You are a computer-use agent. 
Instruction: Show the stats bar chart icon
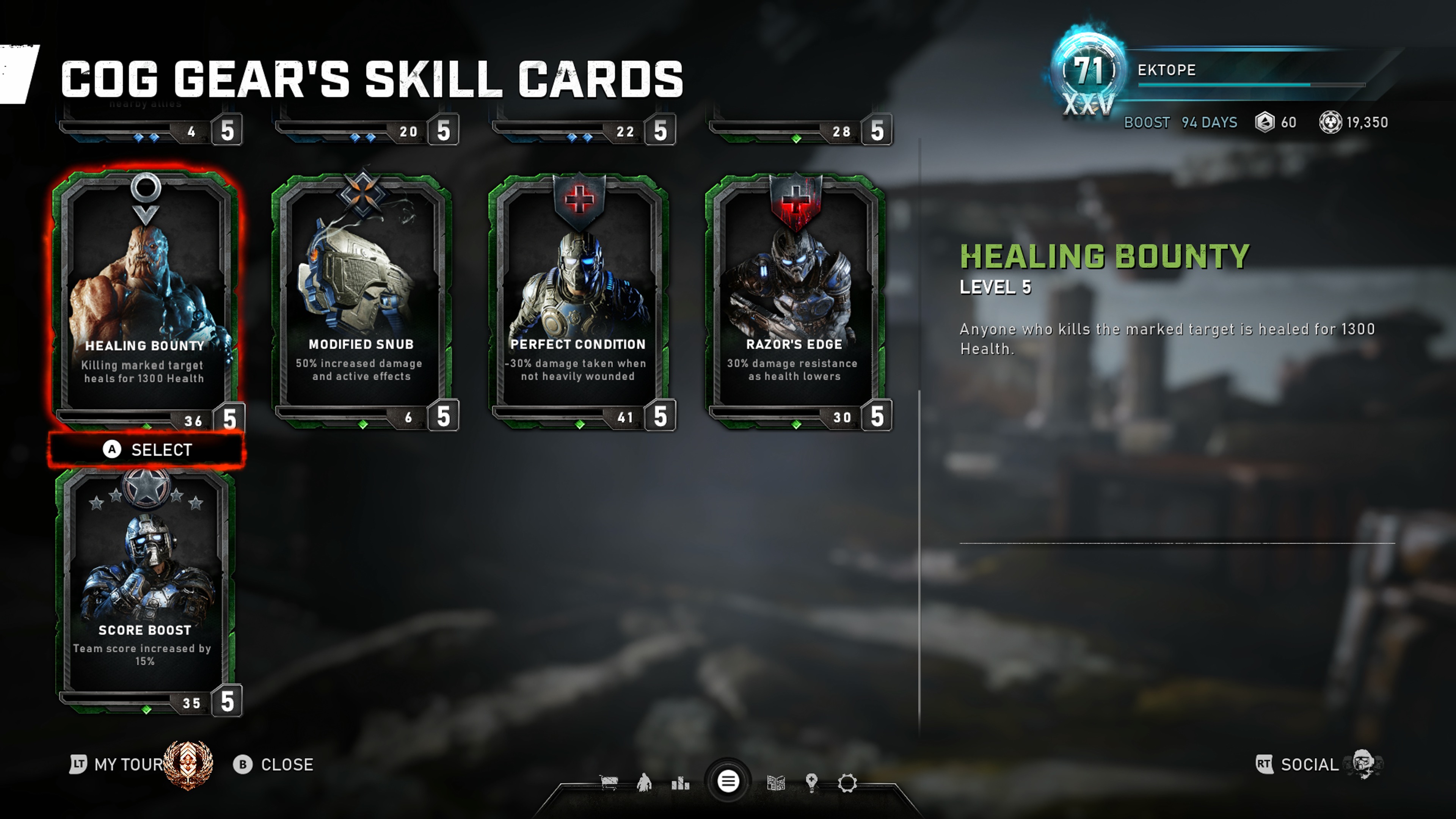coord(680,783)
